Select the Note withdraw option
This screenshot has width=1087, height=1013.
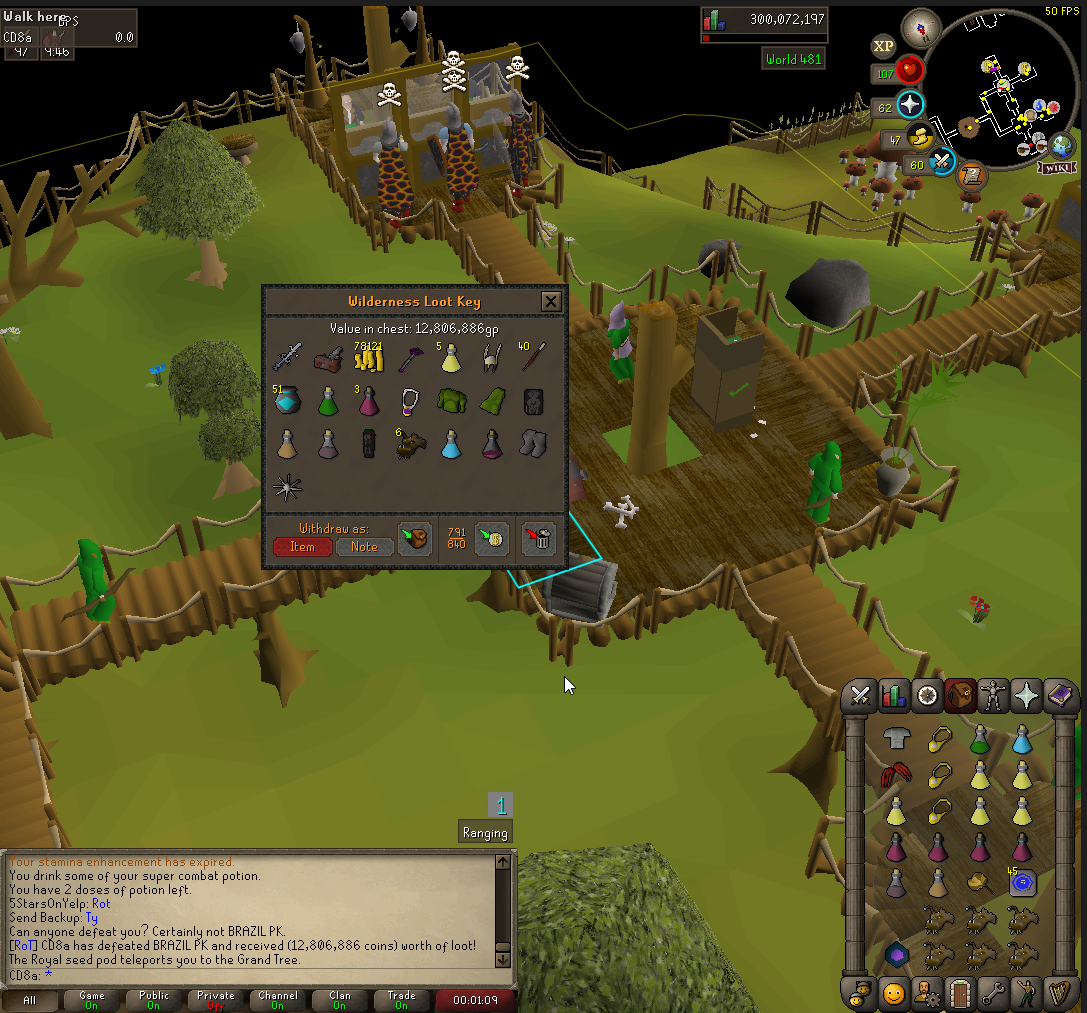(364, 547)
